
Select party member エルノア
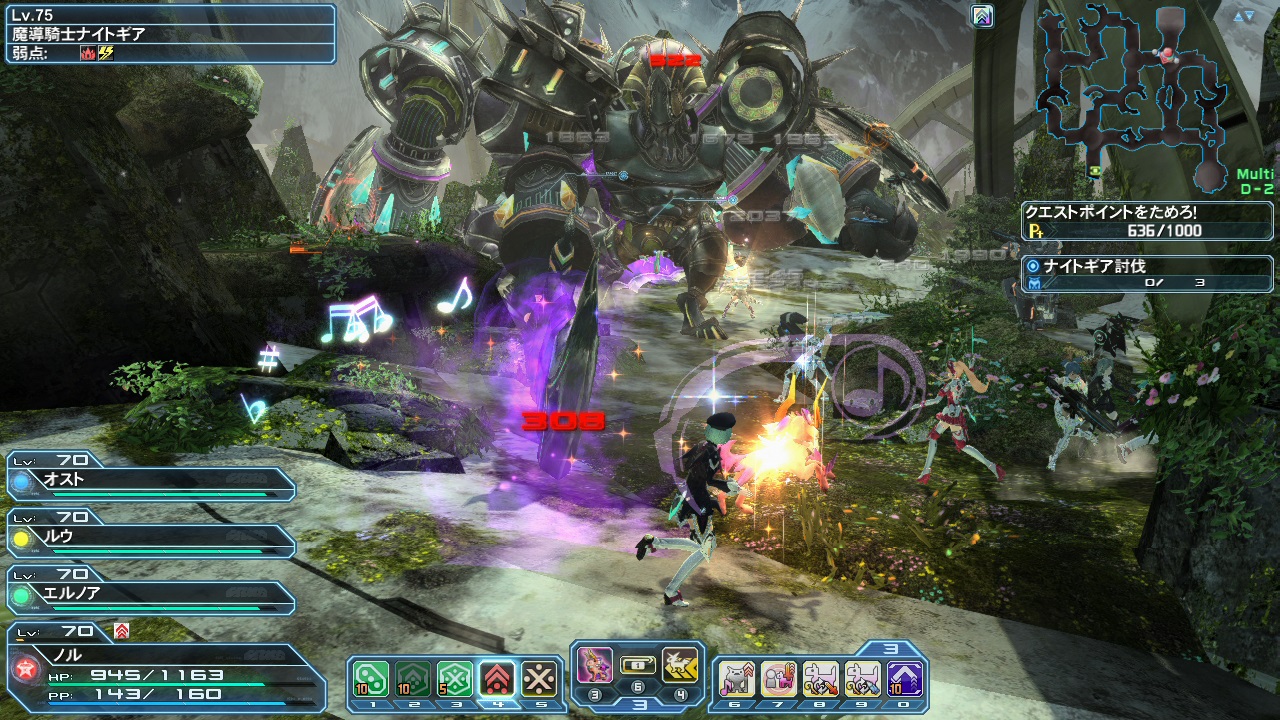(152, 594)
